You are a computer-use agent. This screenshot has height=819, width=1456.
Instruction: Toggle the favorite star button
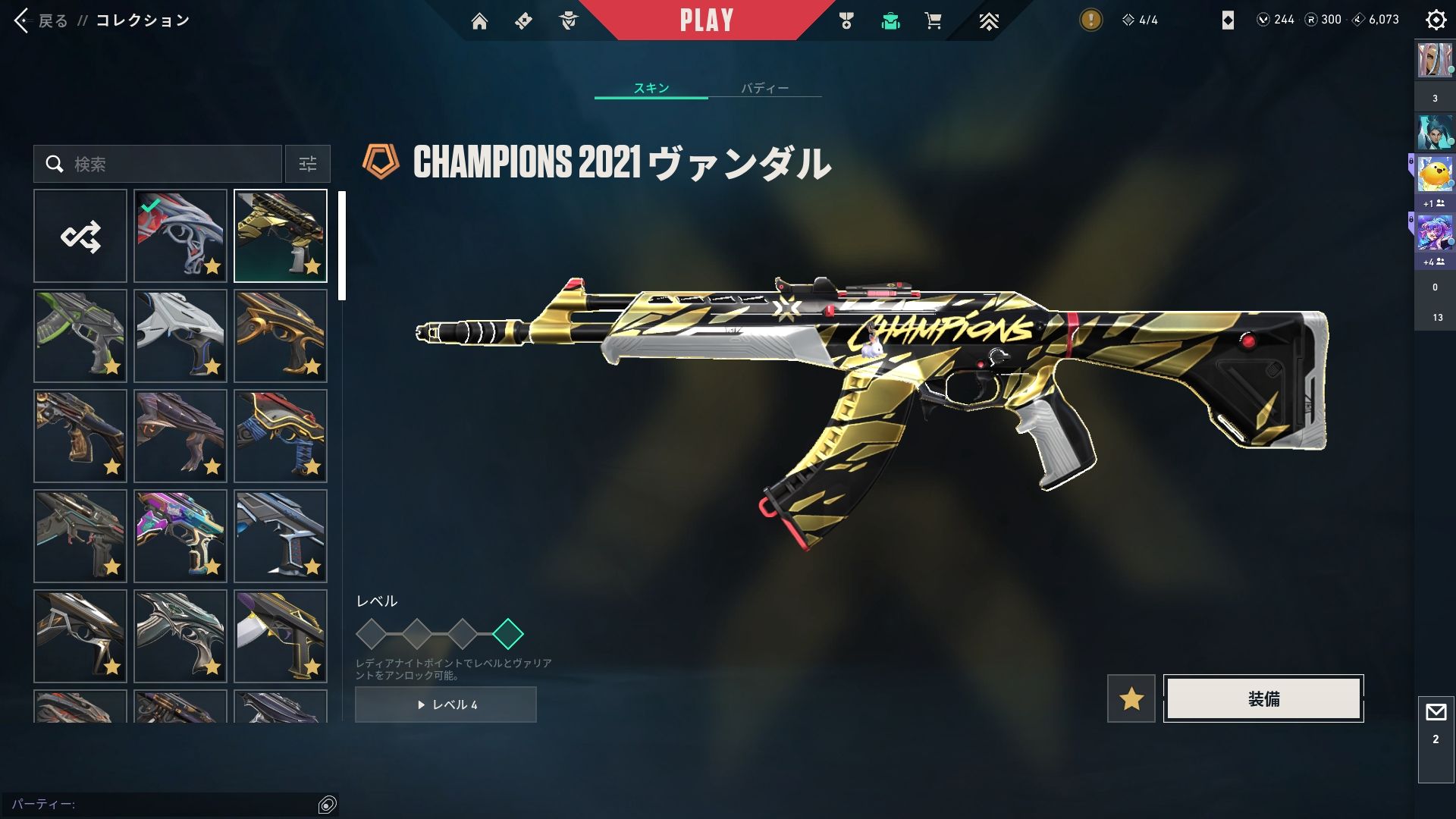1131,698
